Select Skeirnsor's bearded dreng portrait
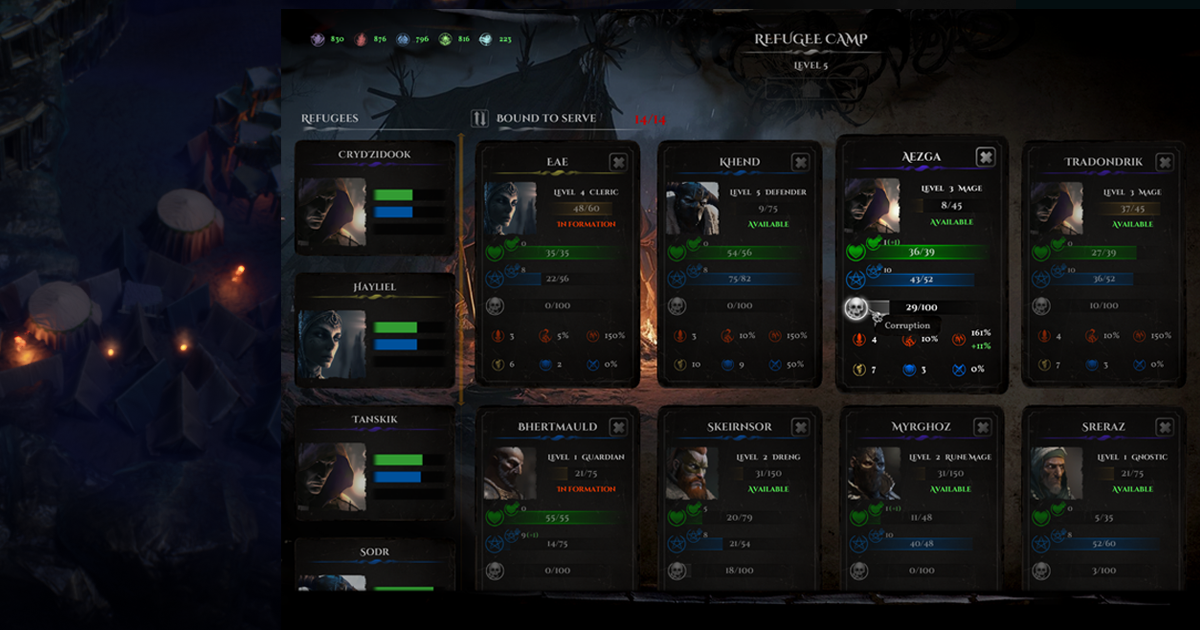1200x630 pixels. click(692, 473)
